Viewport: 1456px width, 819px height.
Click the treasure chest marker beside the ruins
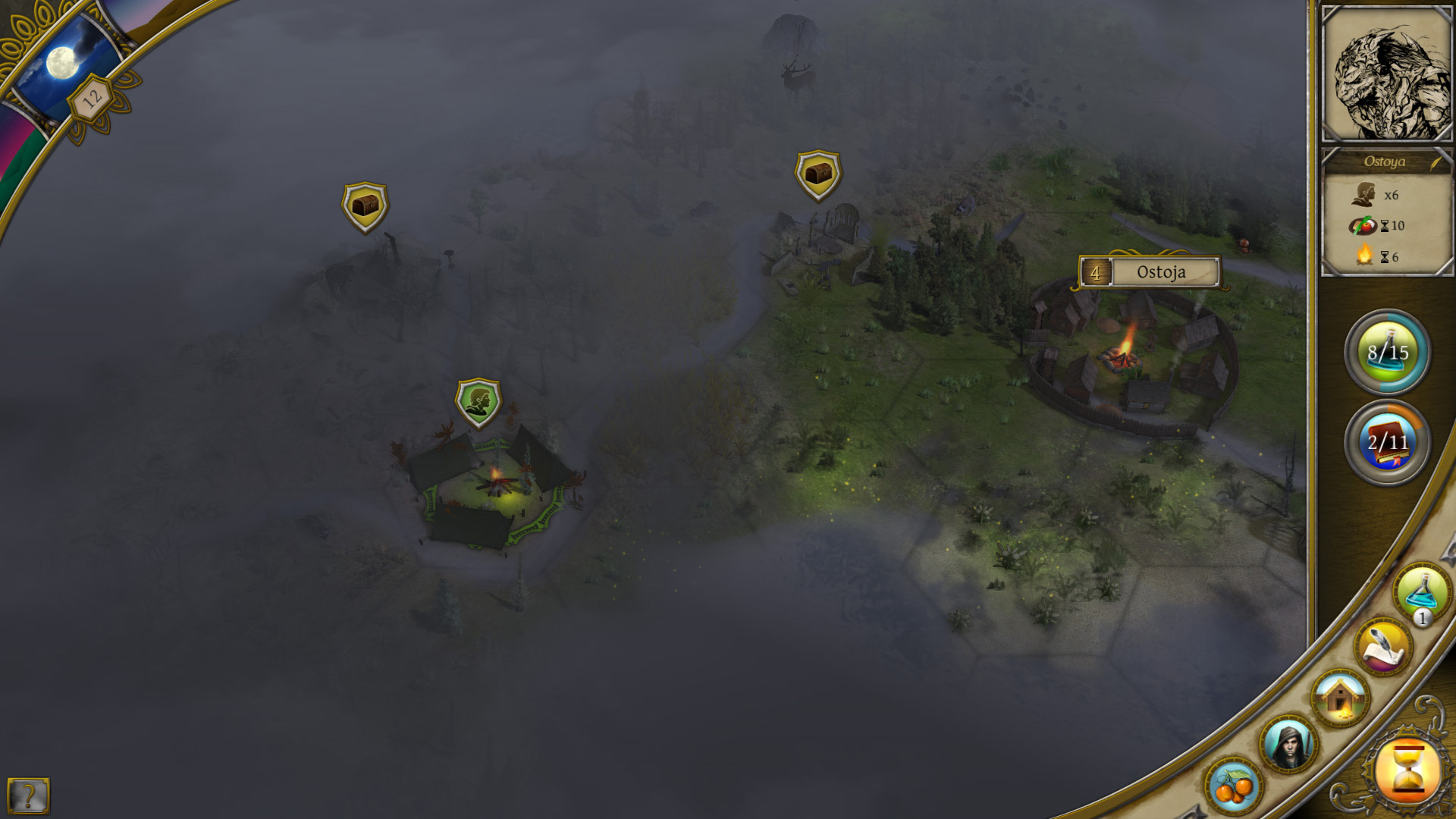coord(818,175)
